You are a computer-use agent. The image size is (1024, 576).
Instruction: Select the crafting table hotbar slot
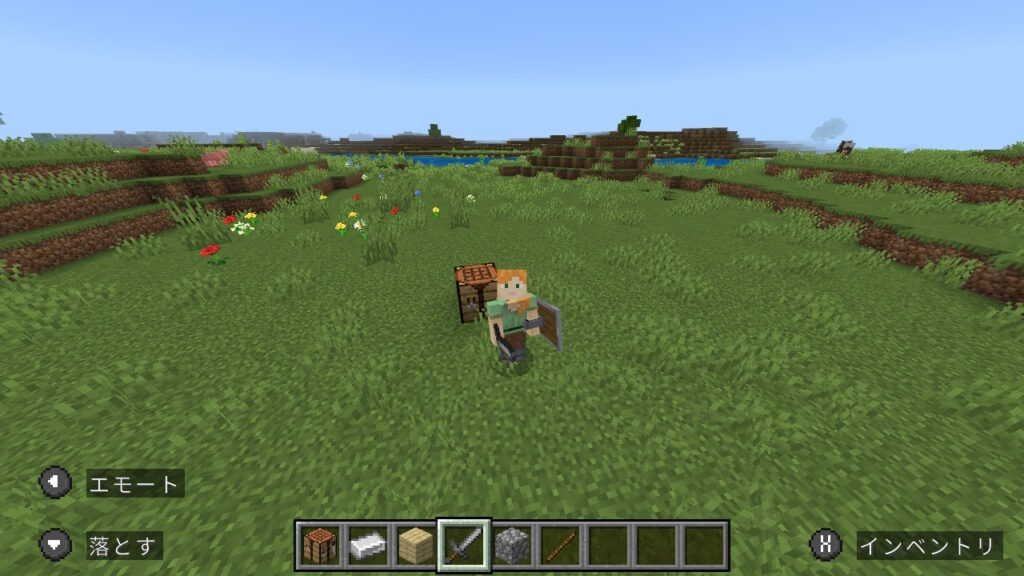click(320, 545)
